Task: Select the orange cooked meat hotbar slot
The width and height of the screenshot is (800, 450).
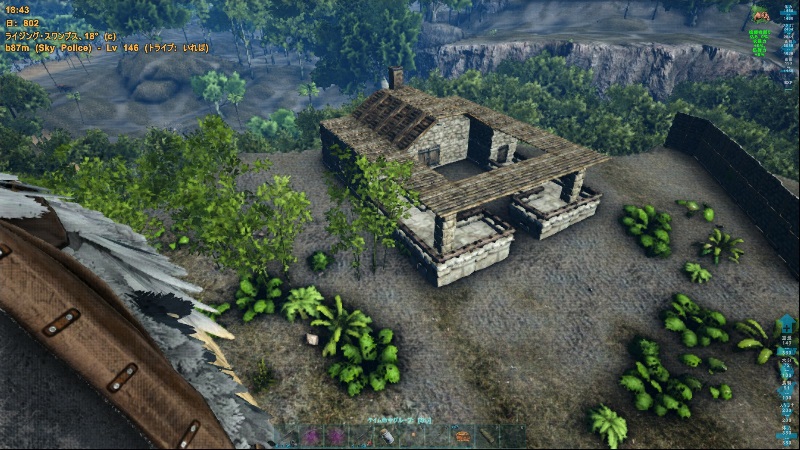Action: tap(463, 437)
